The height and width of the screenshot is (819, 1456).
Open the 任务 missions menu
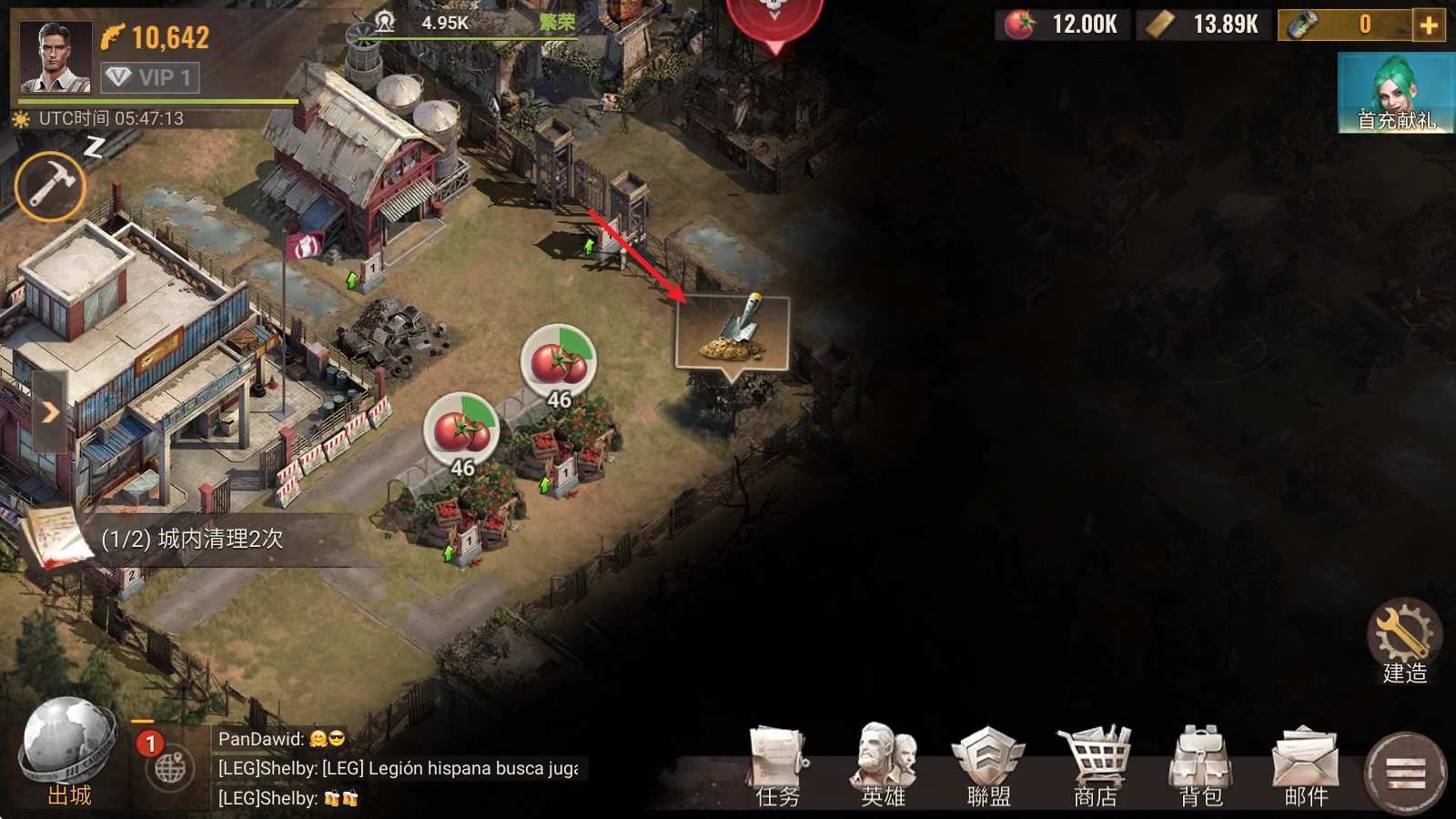pyautogui.click(x=777, y=766)
